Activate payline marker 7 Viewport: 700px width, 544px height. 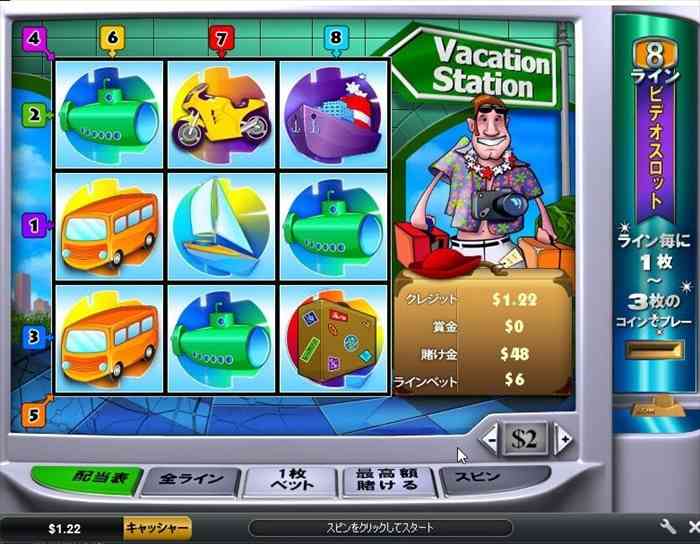(x=222, y=38)
